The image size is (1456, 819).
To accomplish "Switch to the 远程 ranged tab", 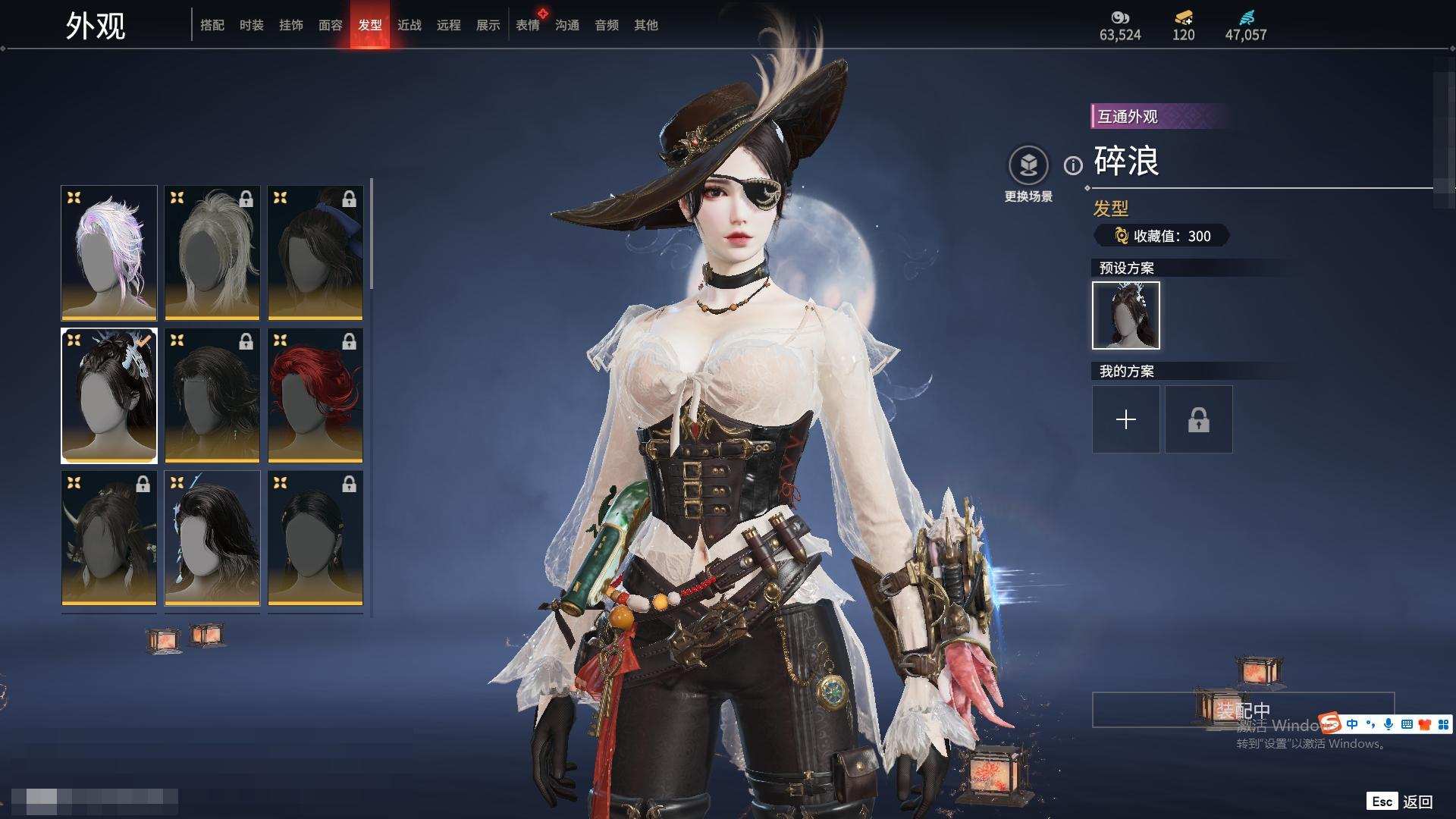I will (449, 25).
